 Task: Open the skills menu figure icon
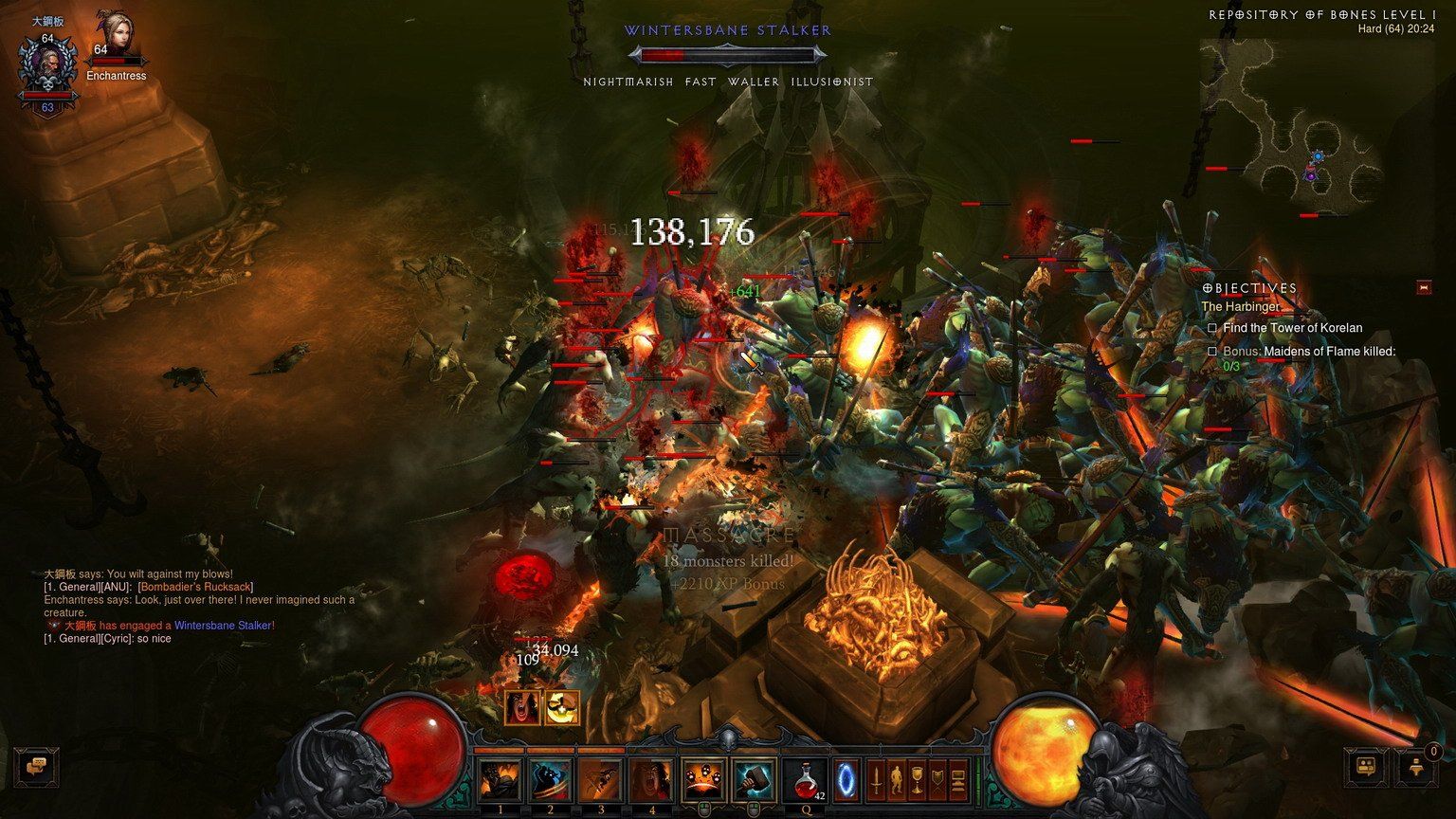pyautogui.click(x=897, y=780)
